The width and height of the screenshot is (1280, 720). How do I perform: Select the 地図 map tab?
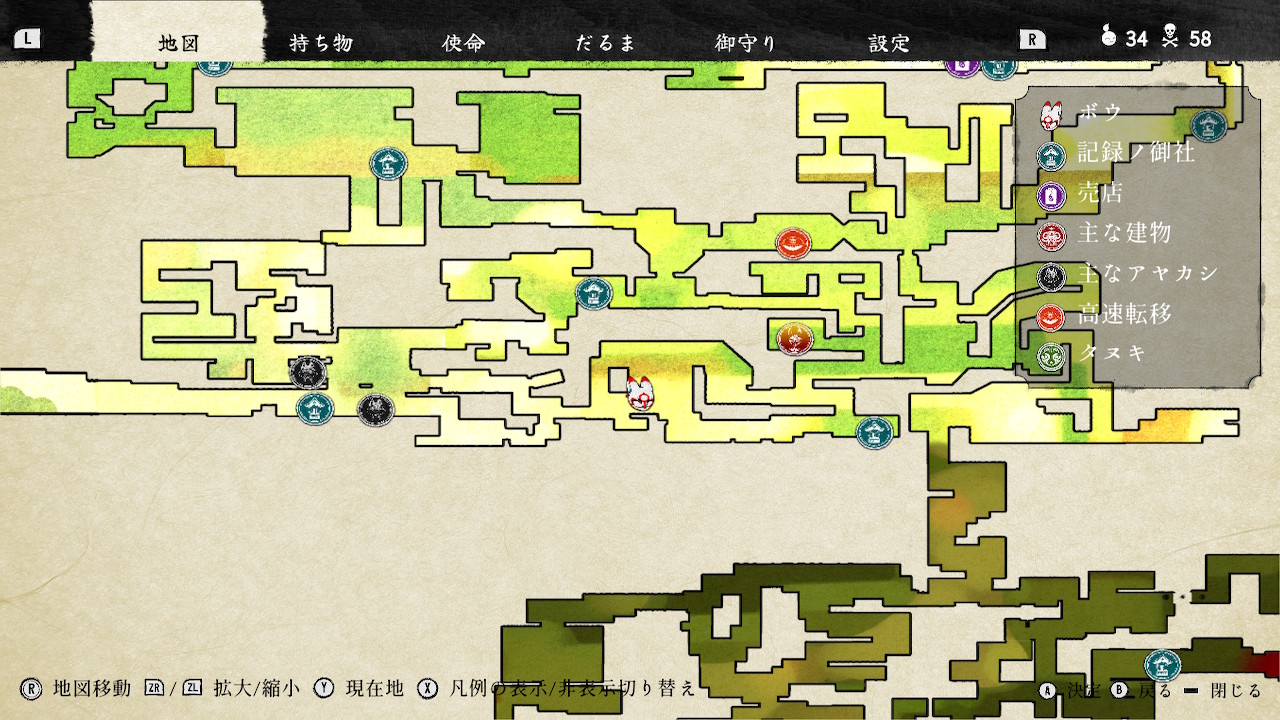coord(181,43)
